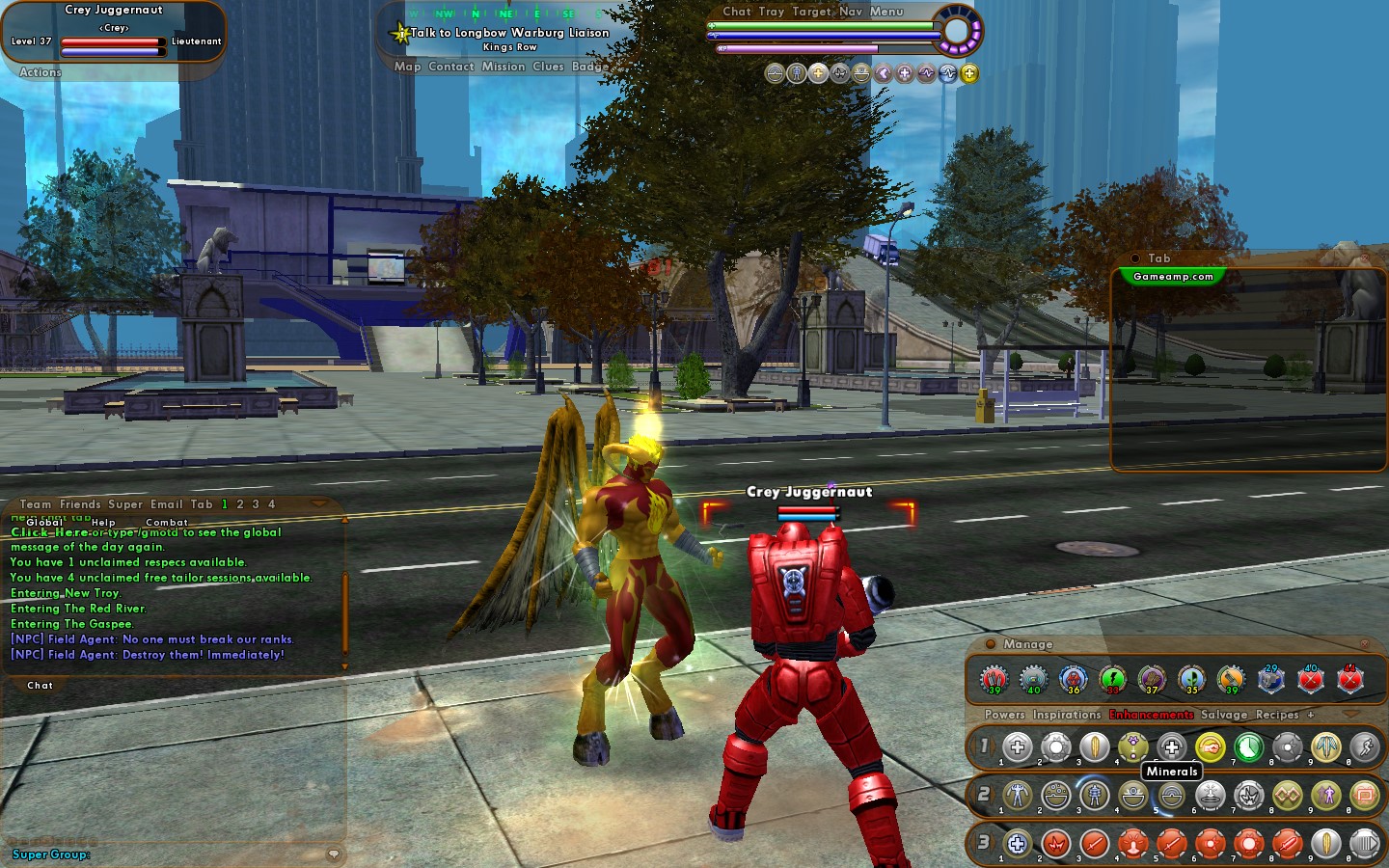1389x868 pixels.
Task: Toggle the Target window
Action: (x=811, y=12)
